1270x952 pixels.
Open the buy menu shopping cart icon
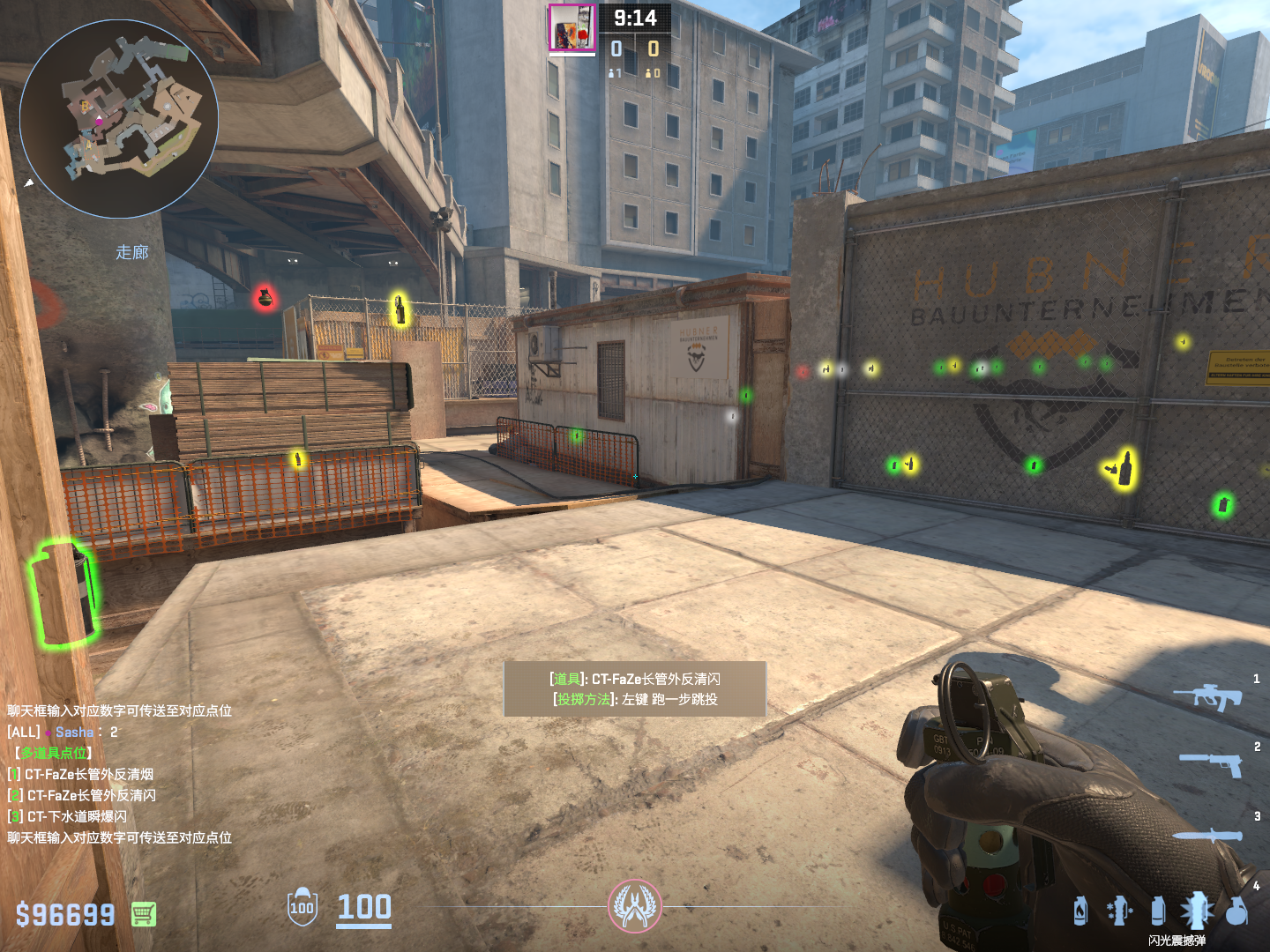144,914
